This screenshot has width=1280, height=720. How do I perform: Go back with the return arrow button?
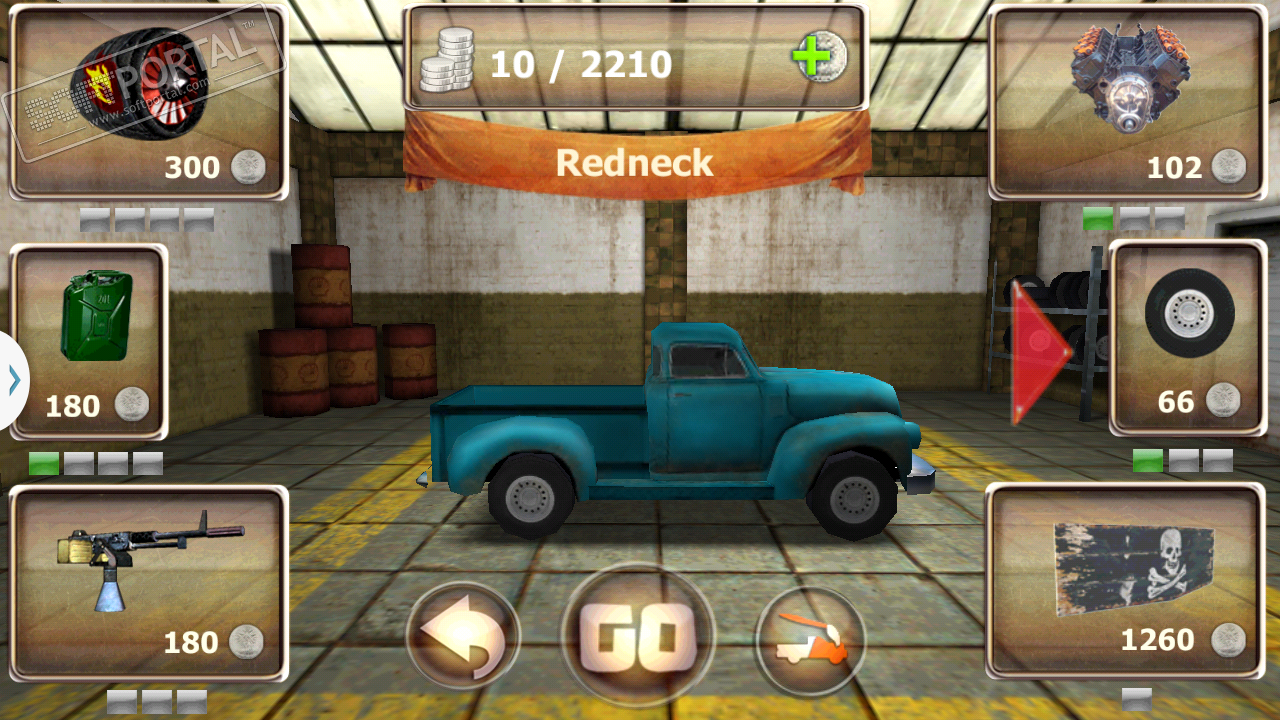pos(463,637)
